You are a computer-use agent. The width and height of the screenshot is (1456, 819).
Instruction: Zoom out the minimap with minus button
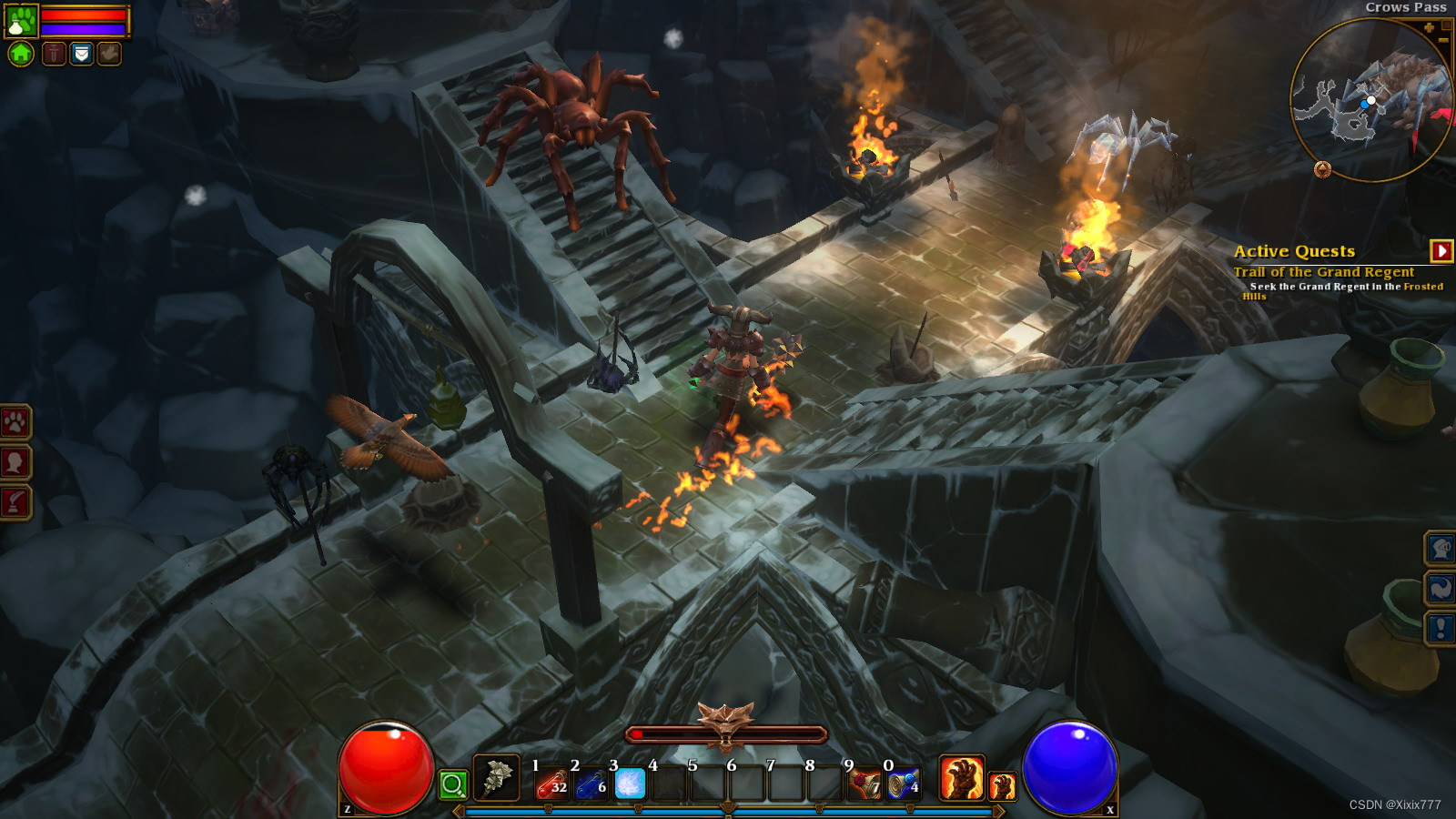(x=1443, y=40)
